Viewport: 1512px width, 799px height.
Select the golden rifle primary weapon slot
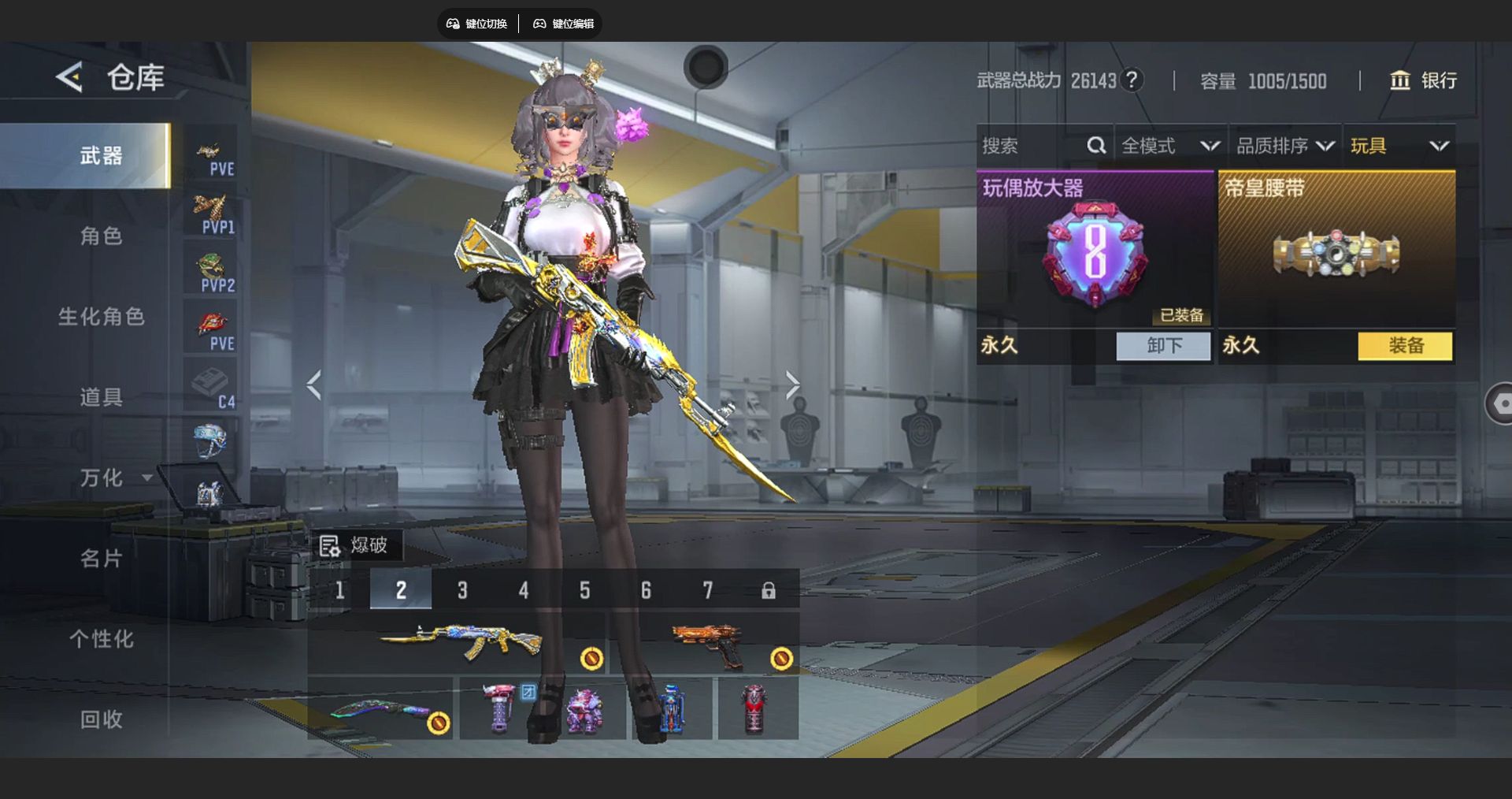461,642
